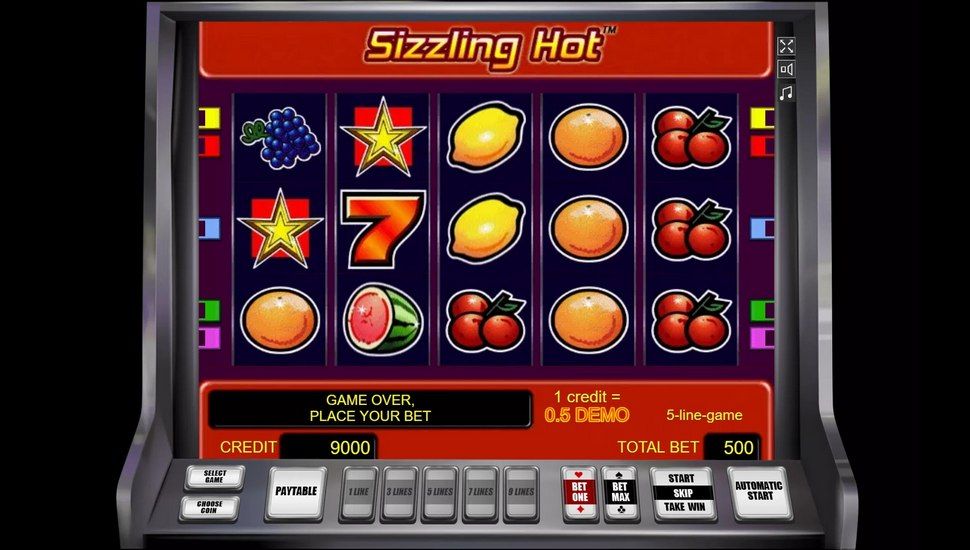The height and width of the screenshot is (550, 970).
Task: Open the Paytable
Action: [295, 492]
